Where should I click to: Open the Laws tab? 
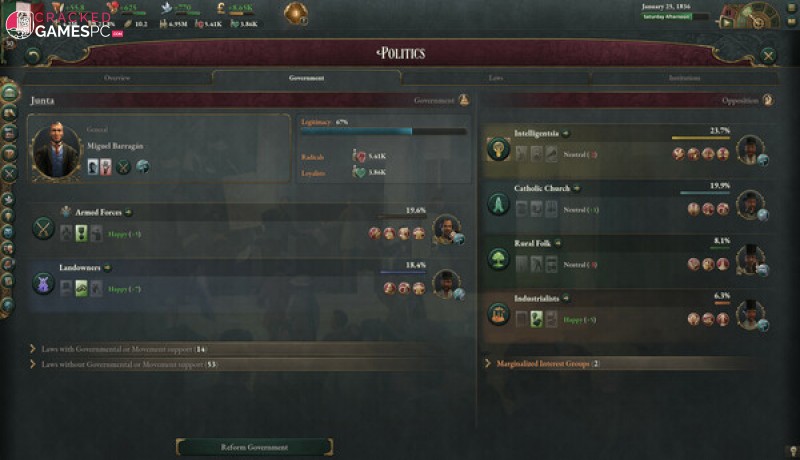coord(496,77)
